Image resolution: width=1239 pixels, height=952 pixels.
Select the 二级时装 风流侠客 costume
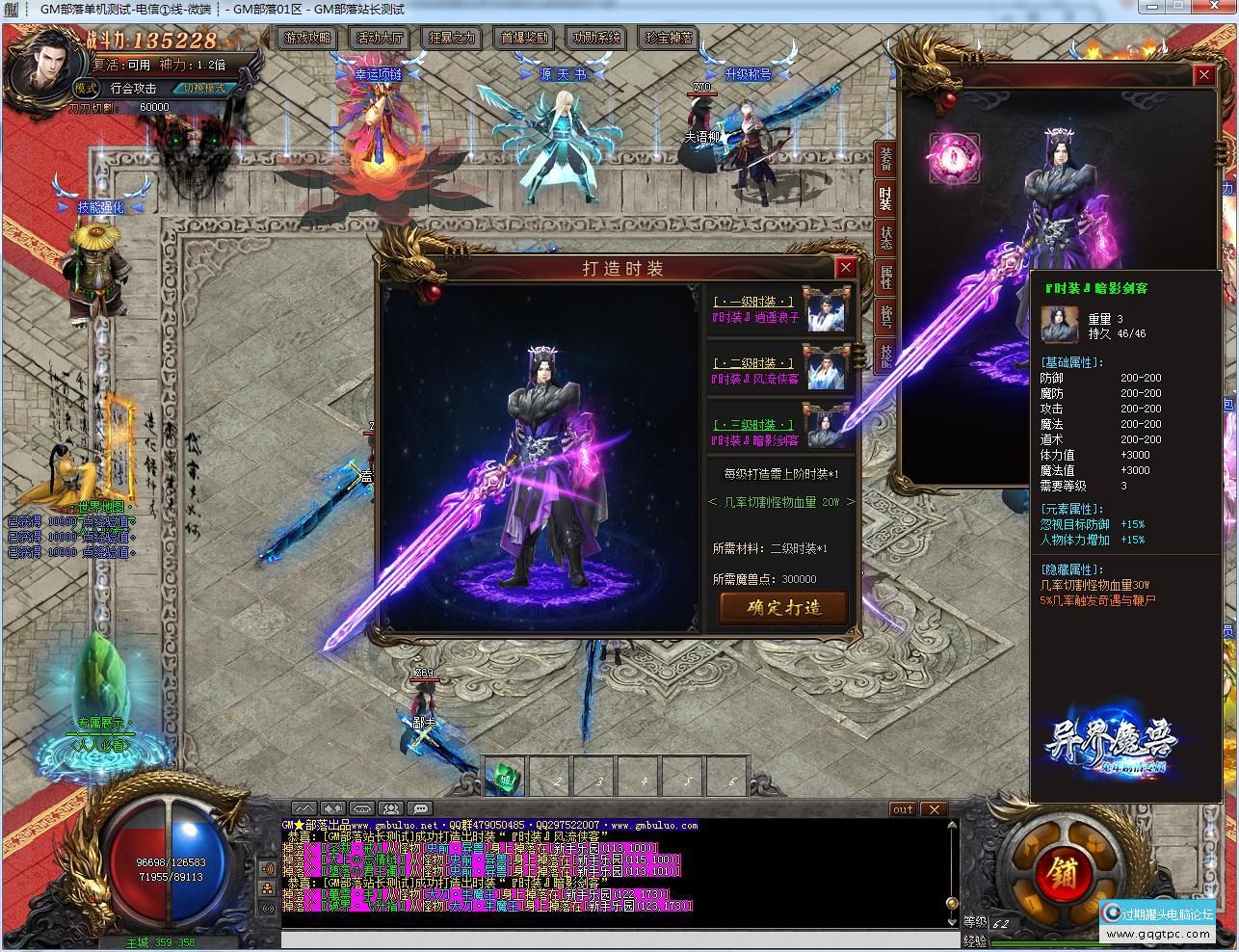tap(781, 371)
